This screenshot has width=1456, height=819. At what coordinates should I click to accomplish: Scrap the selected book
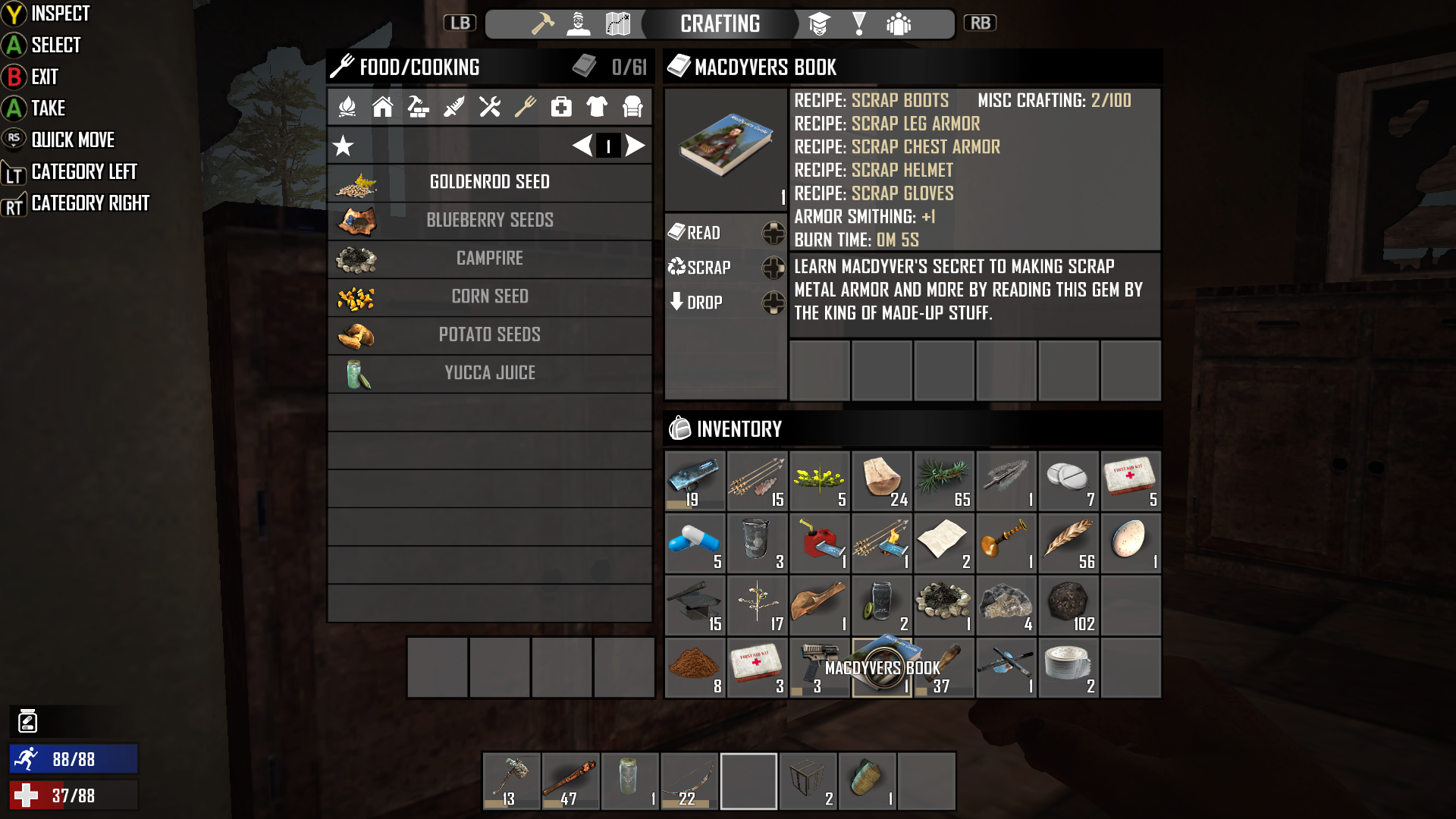pyautogui.click(x=708, y=268)
